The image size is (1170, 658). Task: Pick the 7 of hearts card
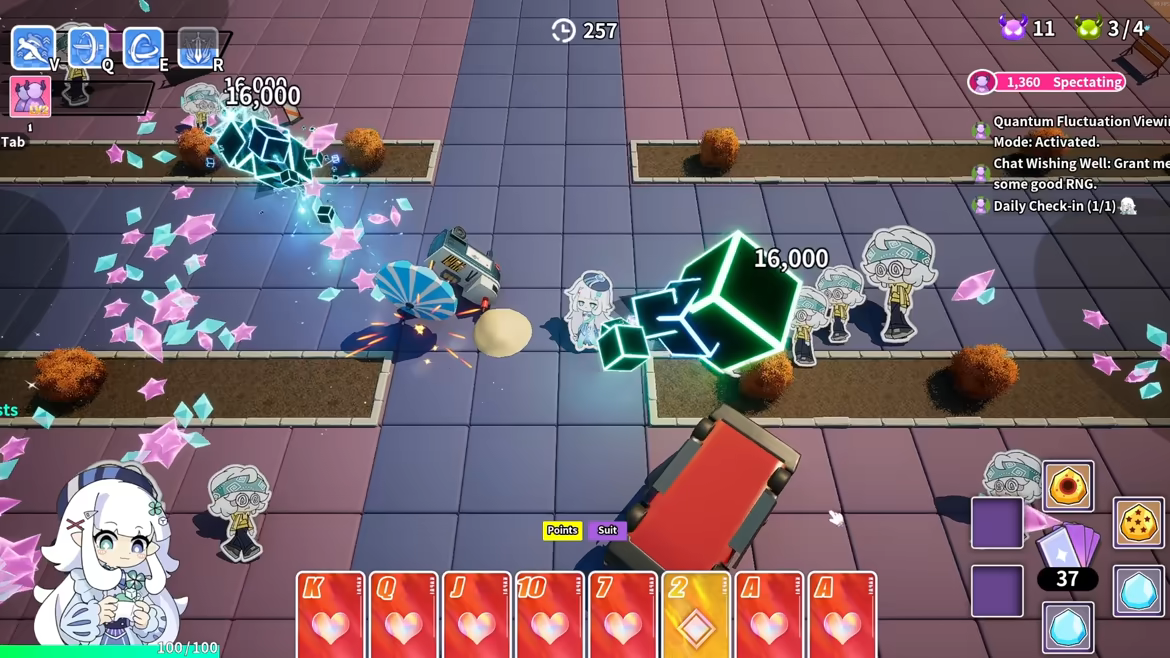622,614
